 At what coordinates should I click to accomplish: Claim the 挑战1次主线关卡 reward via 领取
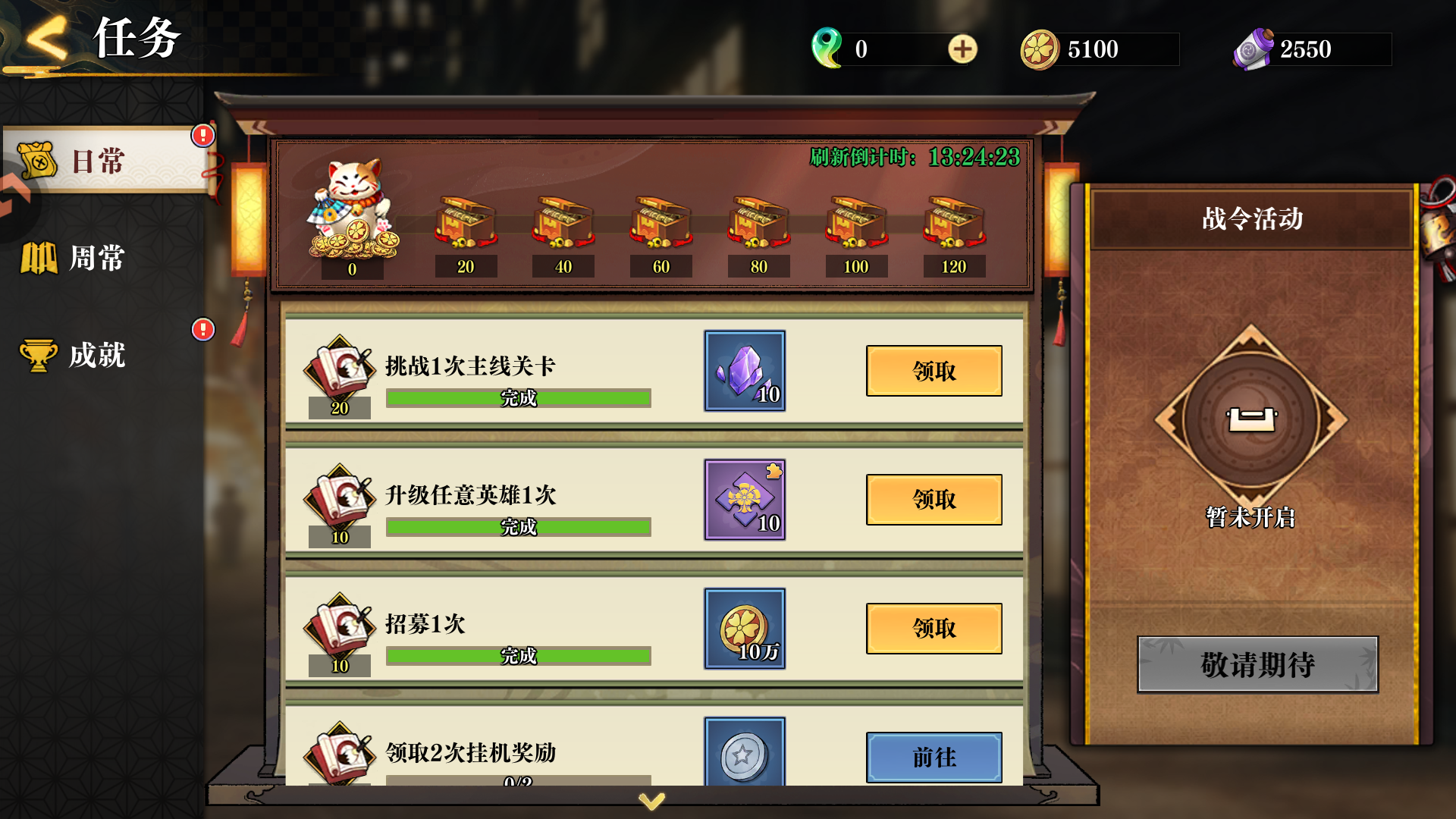pyautogui.click(x=934, y=371)
